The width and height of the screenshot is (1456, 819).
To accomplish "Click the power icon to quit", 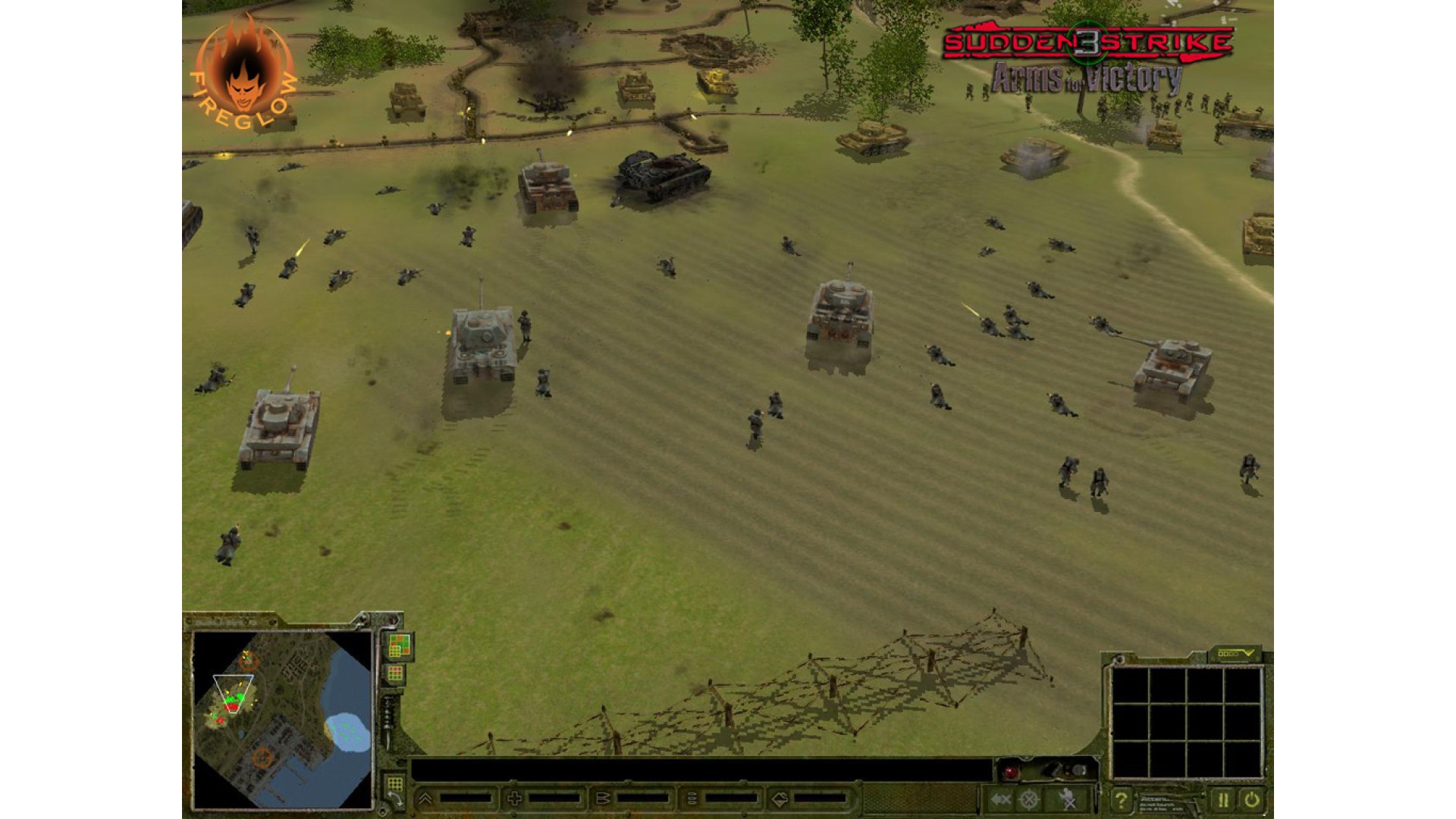I will [x=1251, y=799].
